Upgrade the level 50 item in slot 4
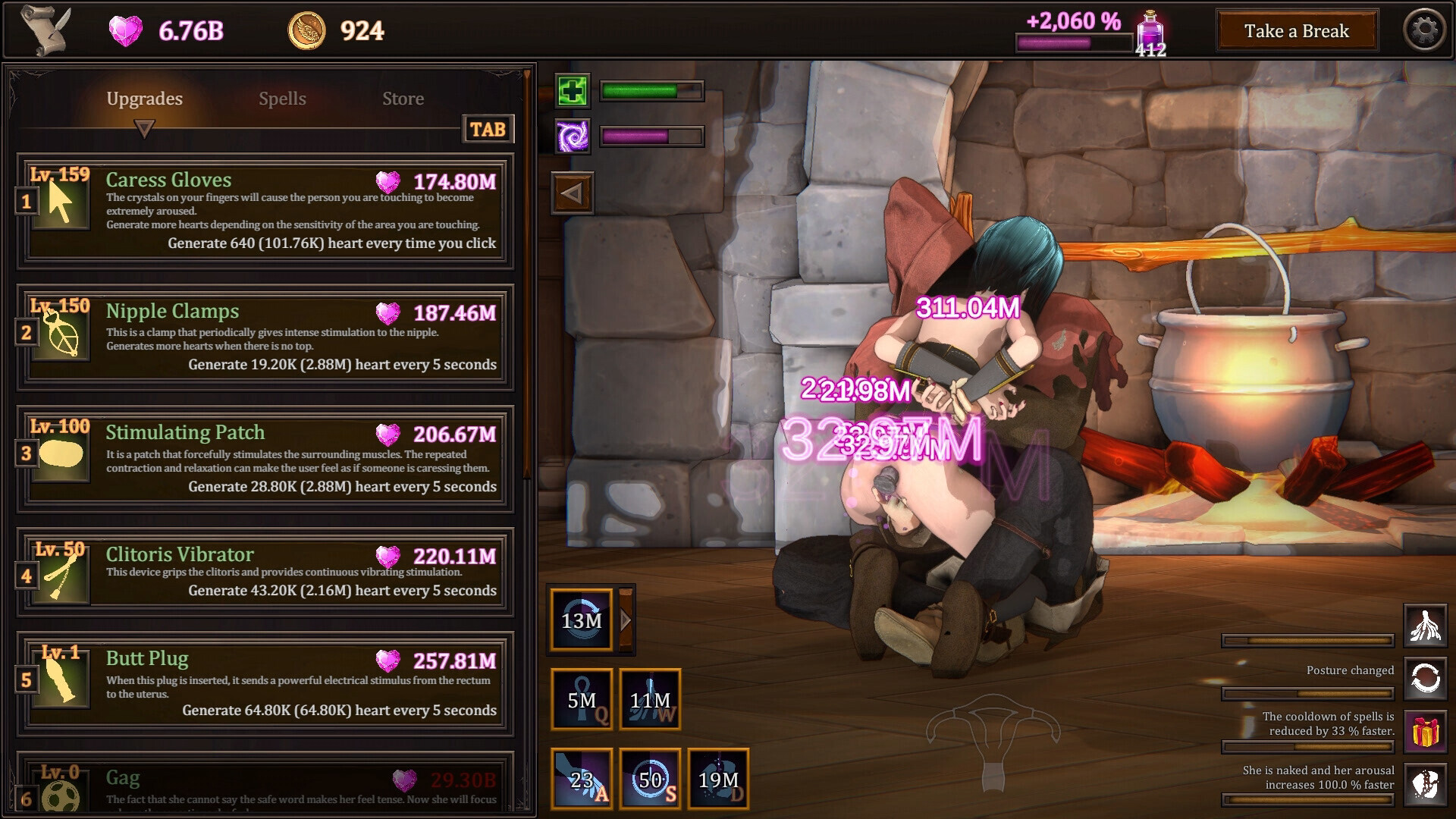1456x819 pixels. pos(265,571)
